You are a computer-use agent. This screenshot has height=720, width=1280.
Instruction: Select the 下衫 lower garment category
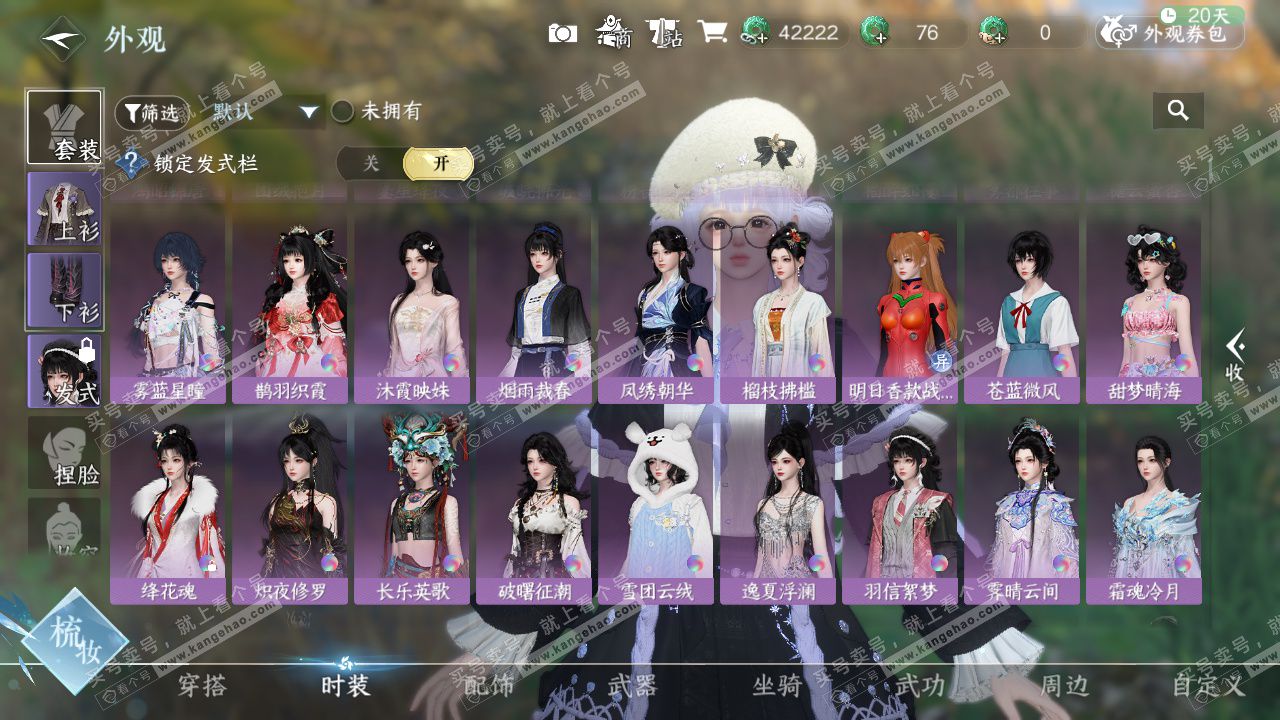pos(64,290)
